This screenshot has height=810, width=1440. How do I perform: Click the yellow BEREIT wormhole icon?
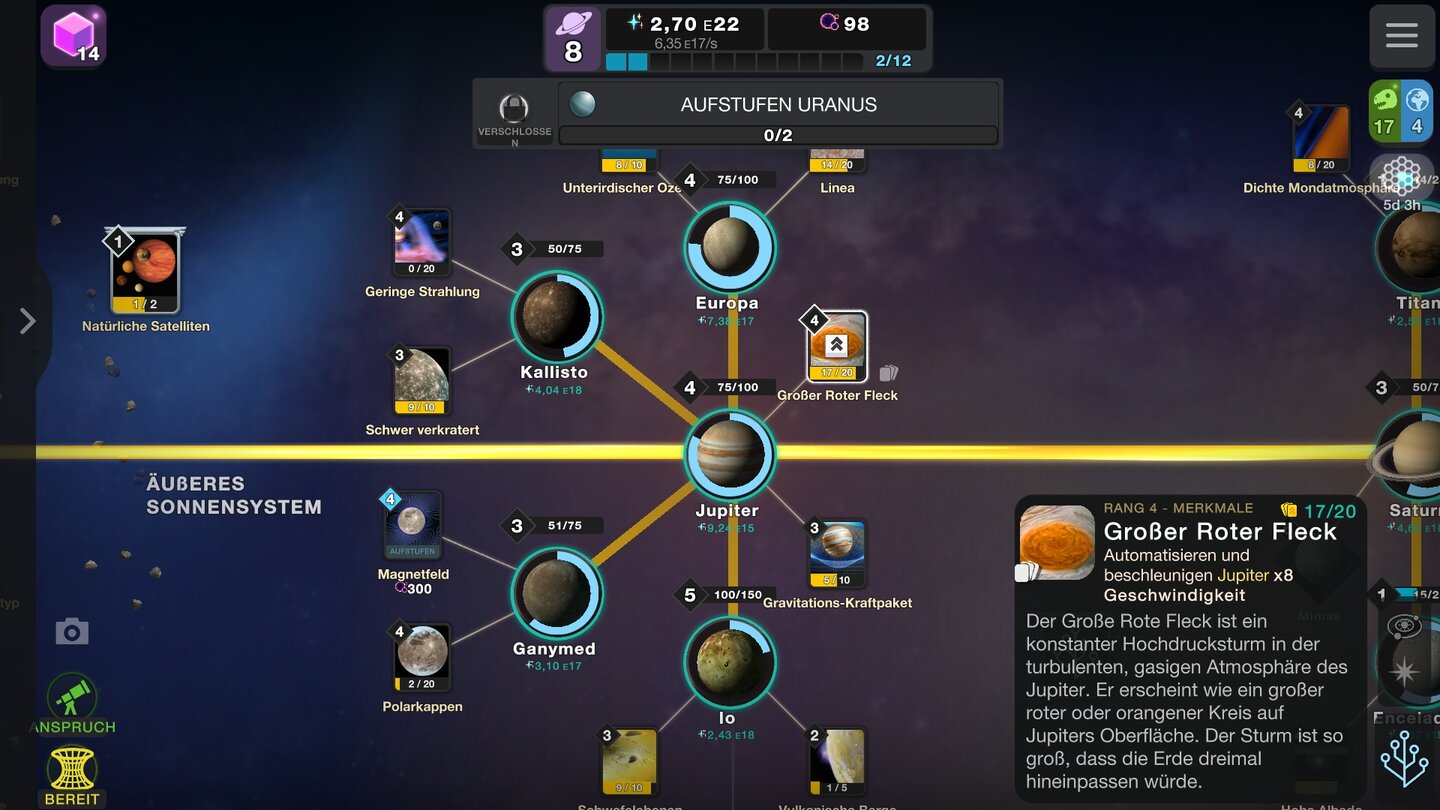(x=70, y=770)
